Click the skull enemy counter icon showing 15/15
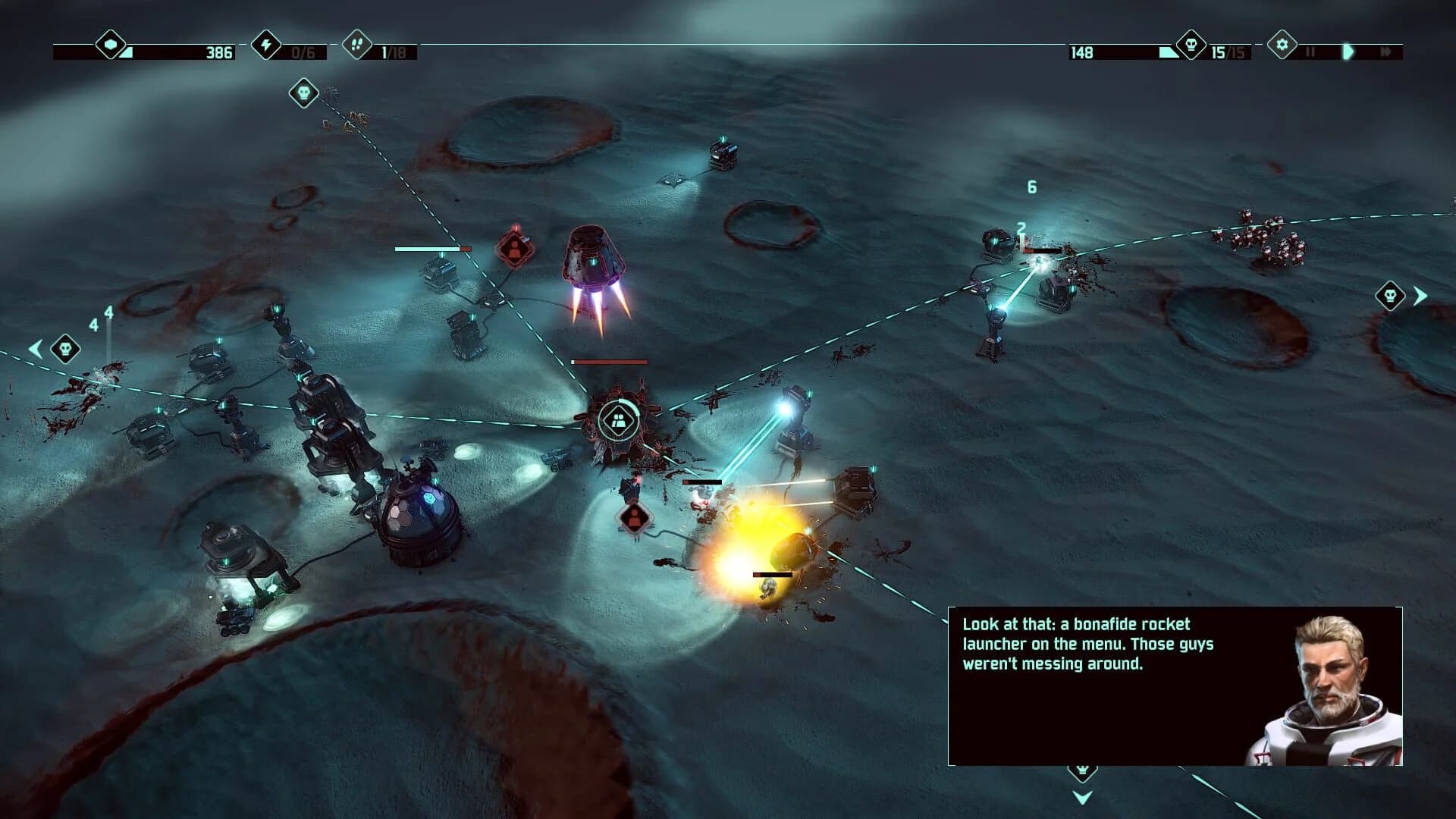 pyautogui.click(x=1191, y=44)
